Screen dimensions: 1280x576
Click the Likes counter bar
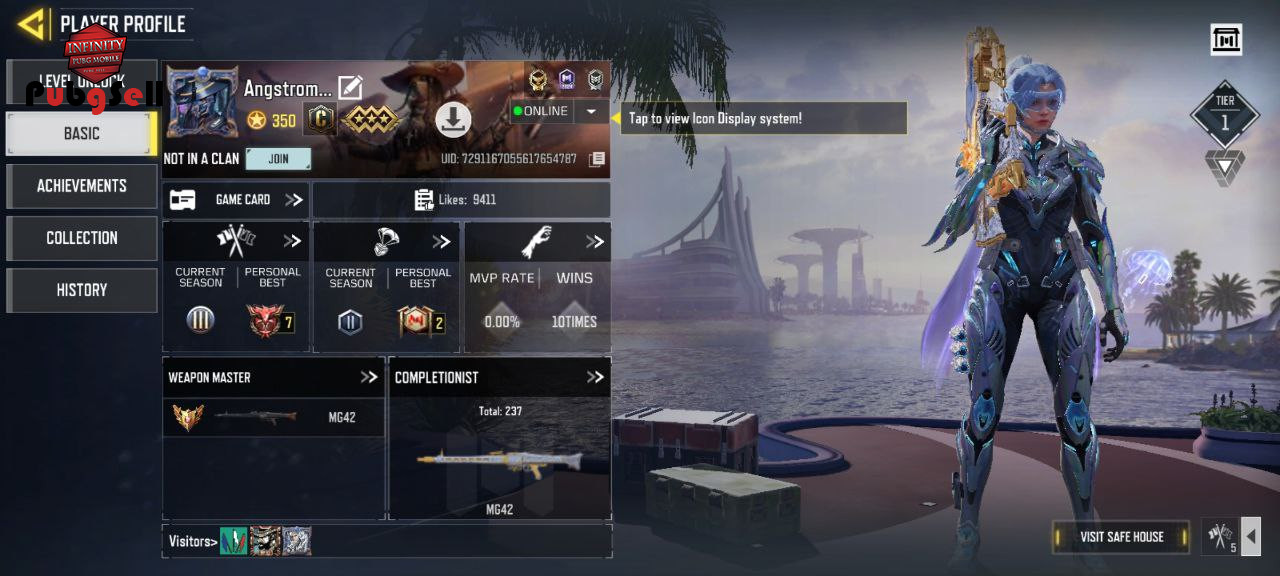coord(461,200)
